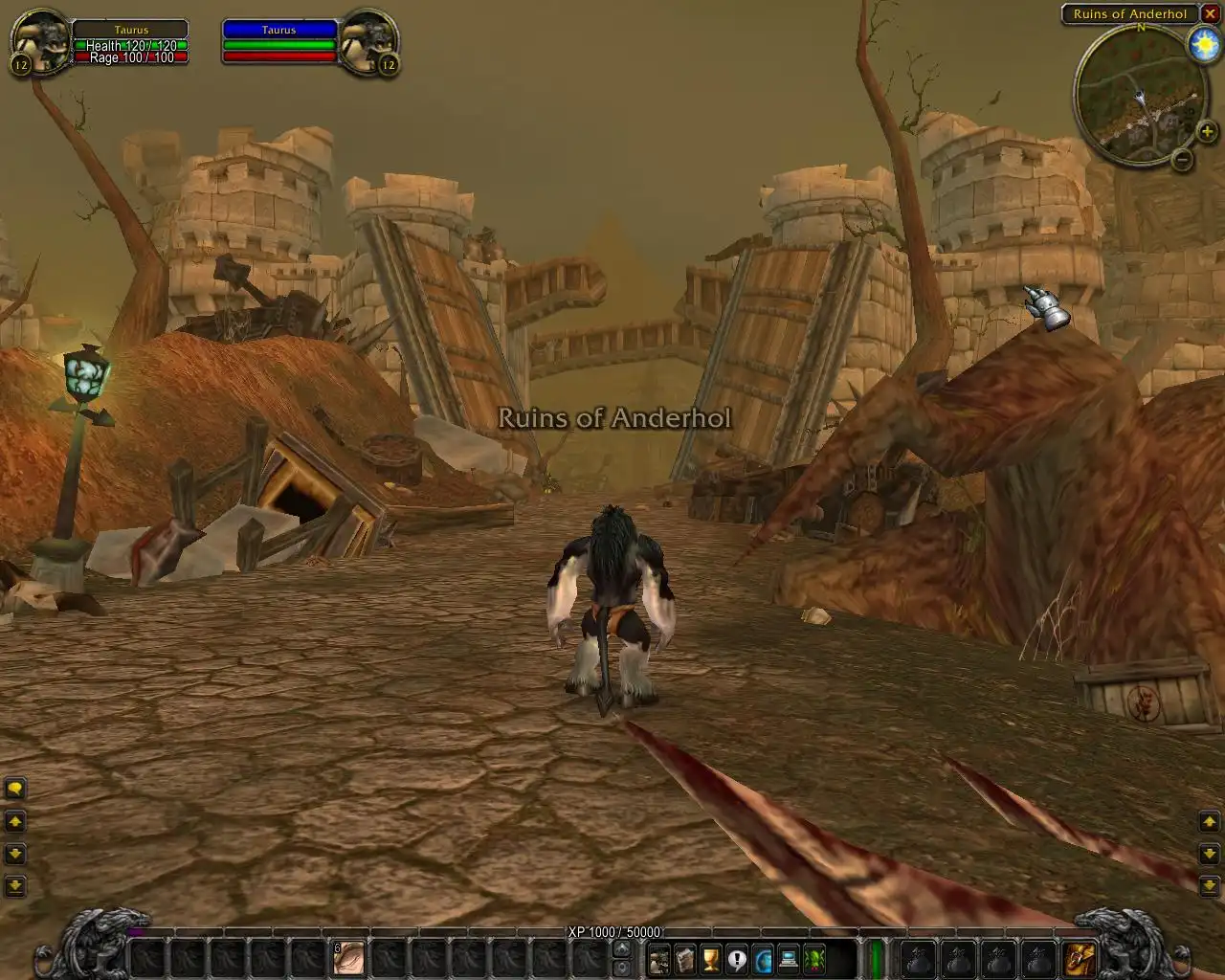Open the computer main menu button

[789, 958]
